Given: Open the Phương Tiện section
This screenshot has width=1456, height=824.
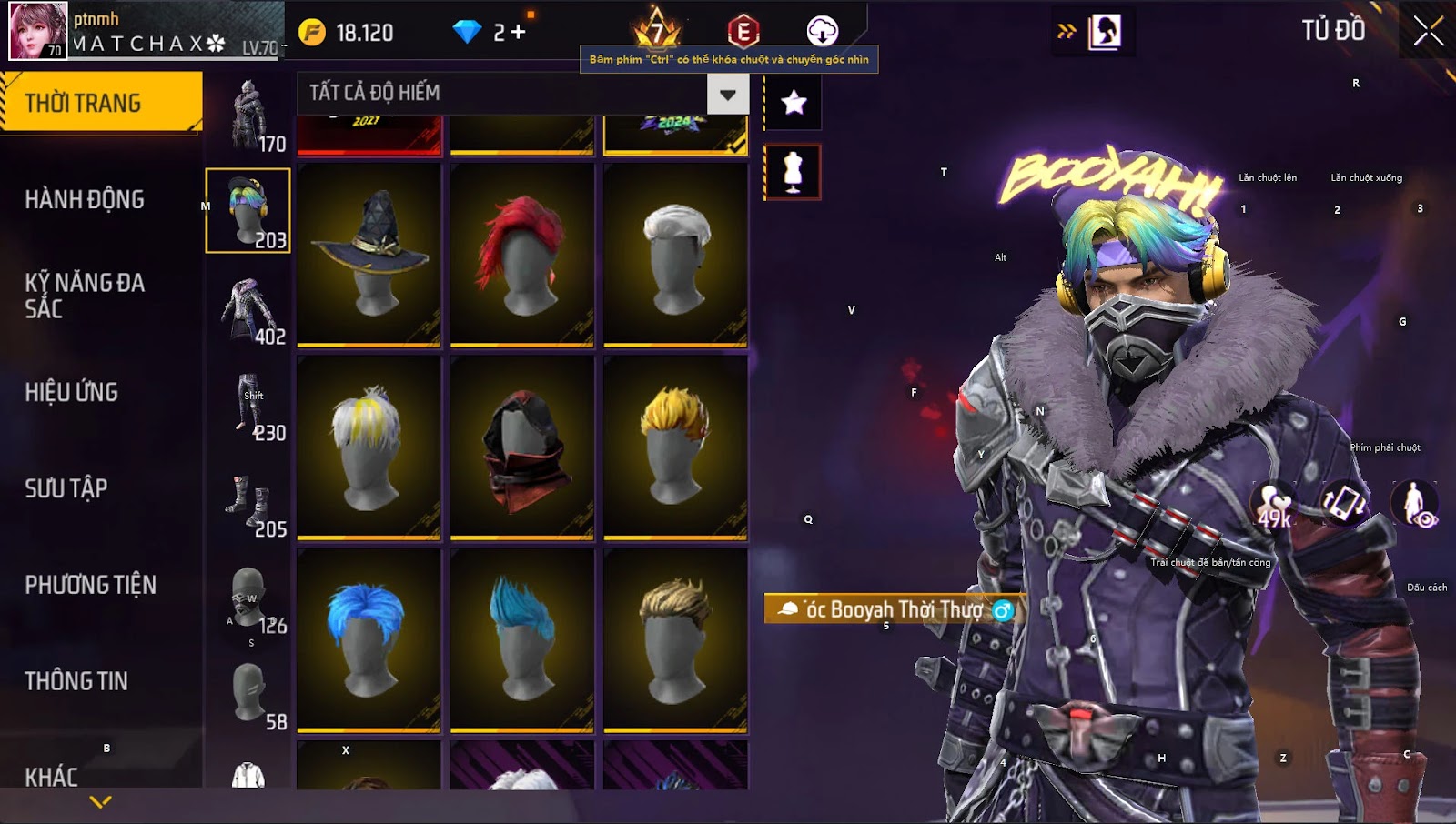Looking at the screenshot, I should [91, 585].
